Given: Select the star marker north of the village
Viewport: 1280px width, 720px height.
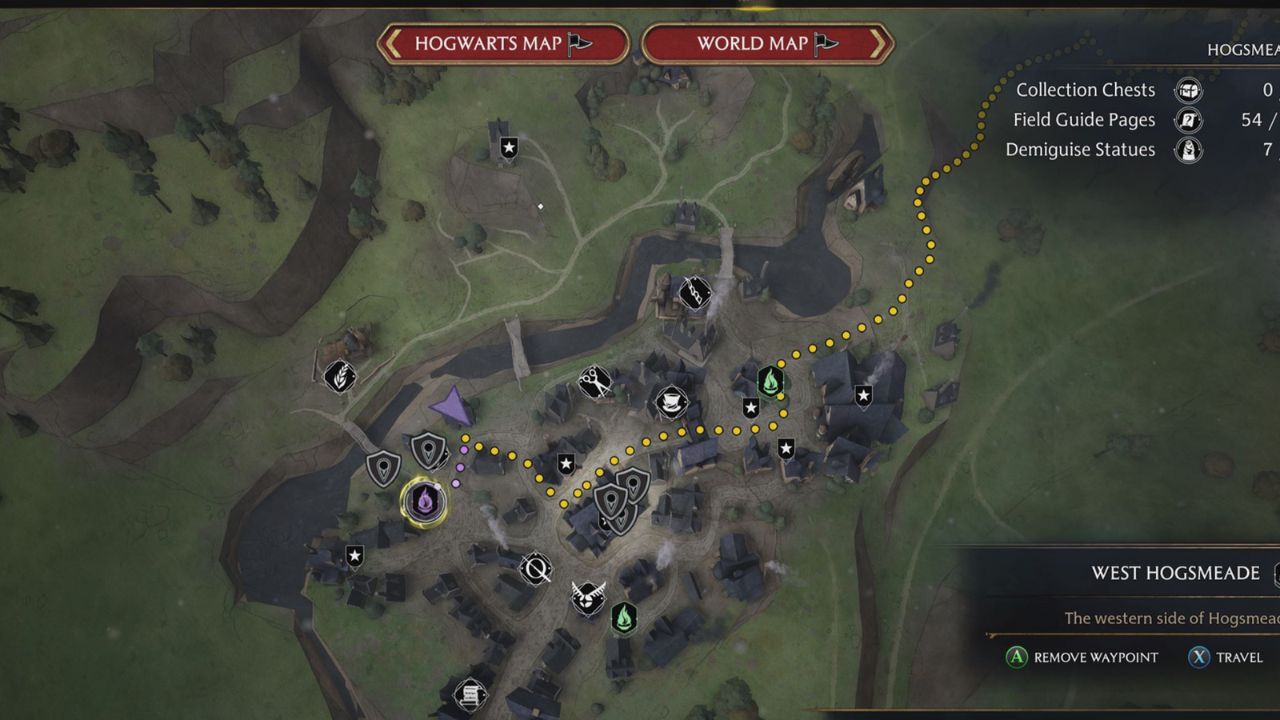Looking at the screenshot, I should click(x=508, y=149).
